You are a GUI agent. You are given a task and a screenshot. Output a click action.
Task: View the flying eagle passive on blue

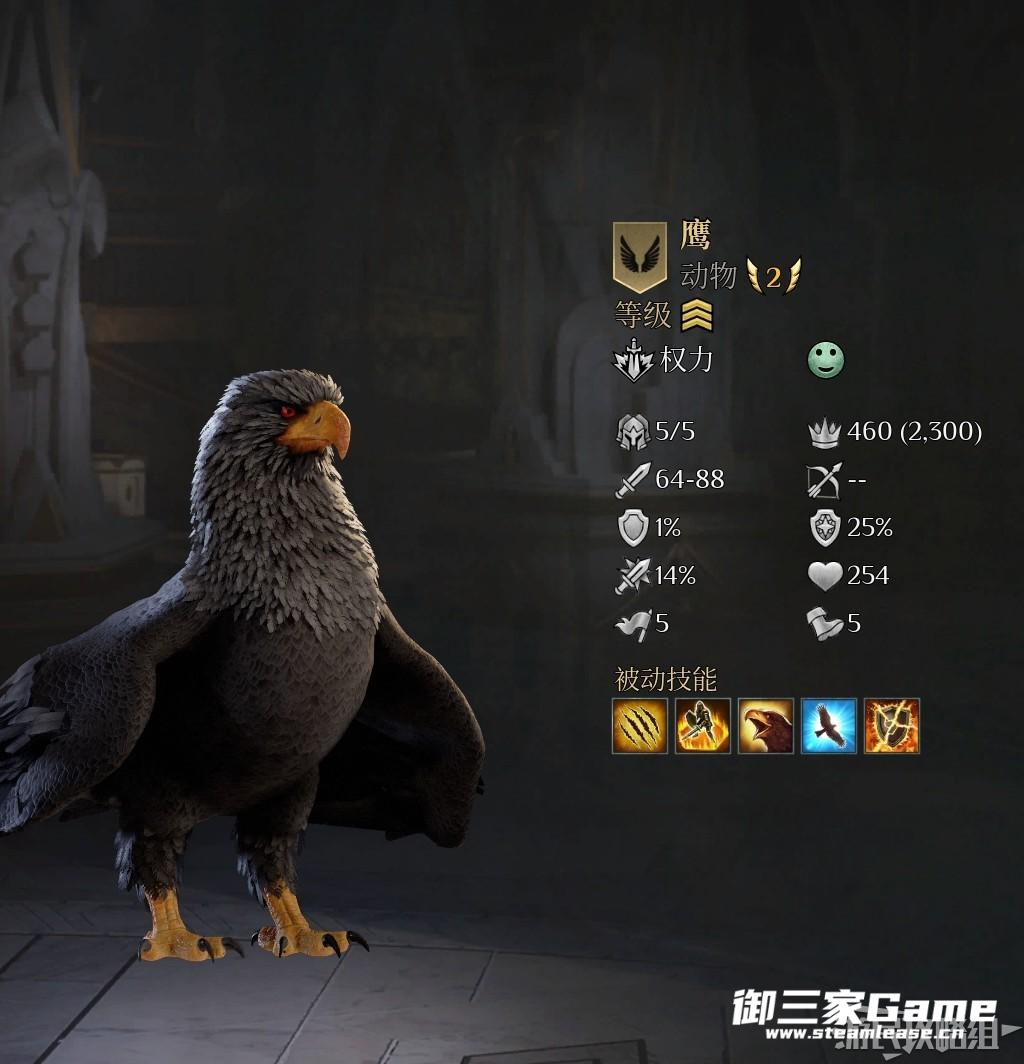click(x=829, y=726)
